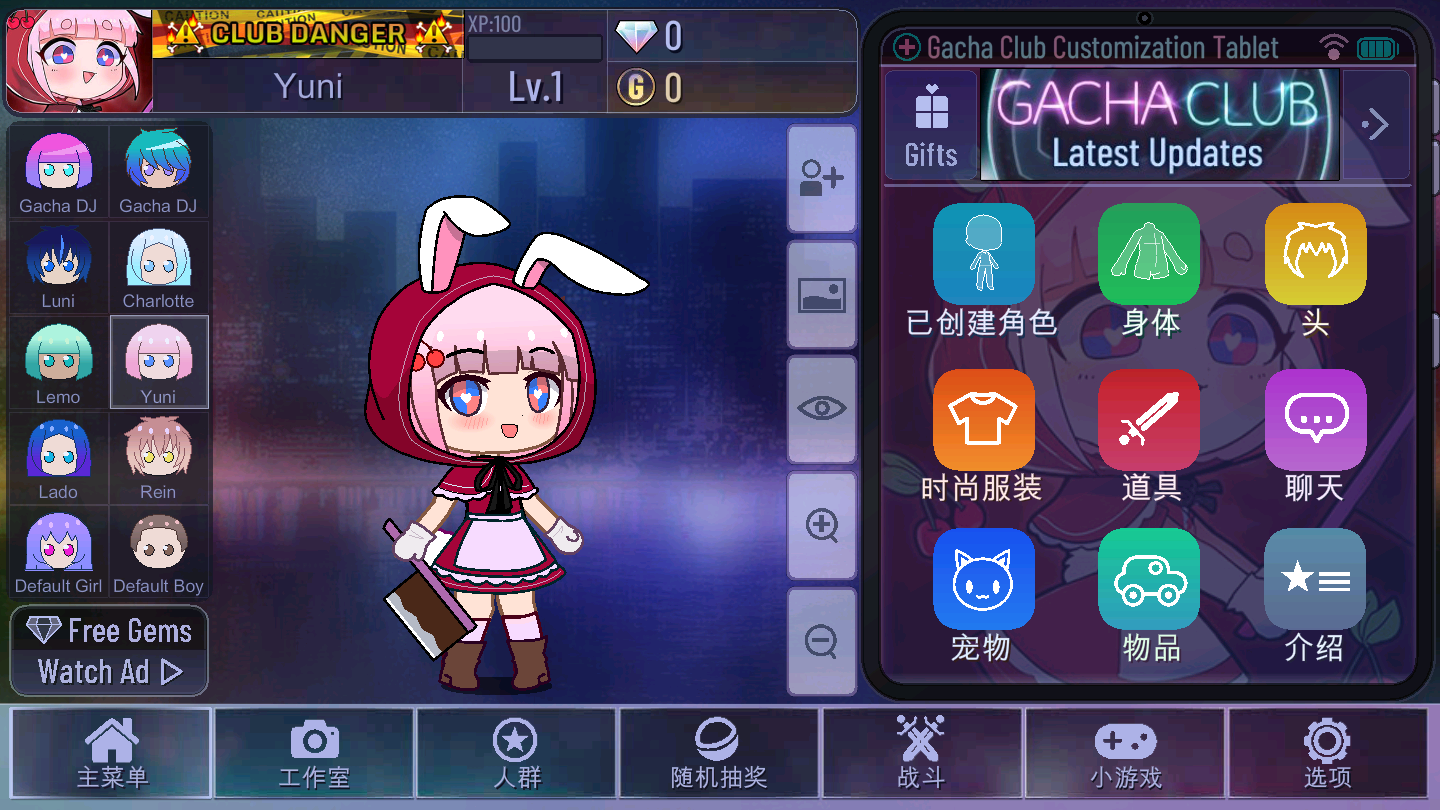Change the background using the image icon
1440x810 pixels.
click(x=820, y=295)
